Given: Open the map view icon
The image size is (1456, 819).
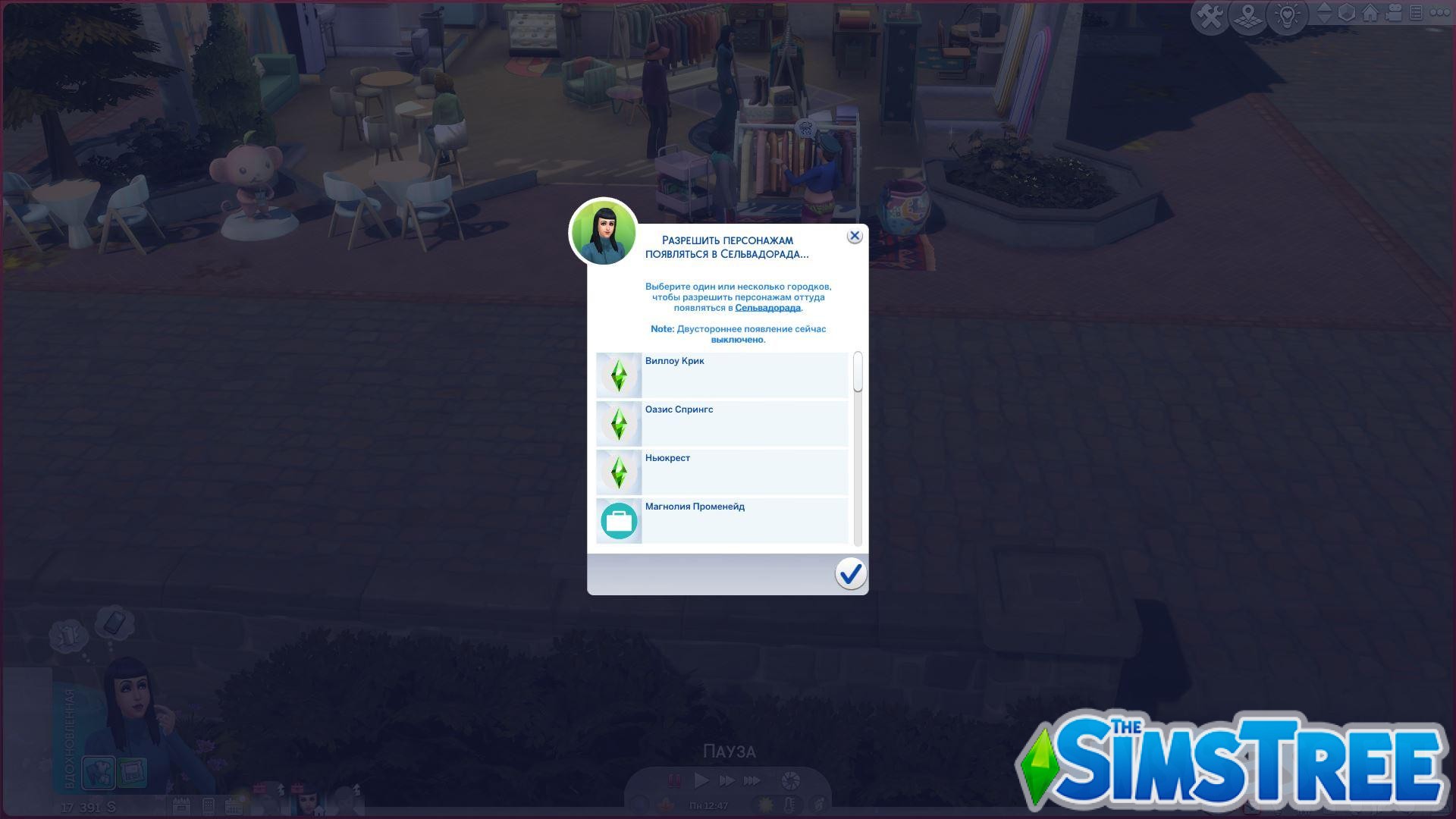Looking at the screenshot, I should (x=1248, y=15).
